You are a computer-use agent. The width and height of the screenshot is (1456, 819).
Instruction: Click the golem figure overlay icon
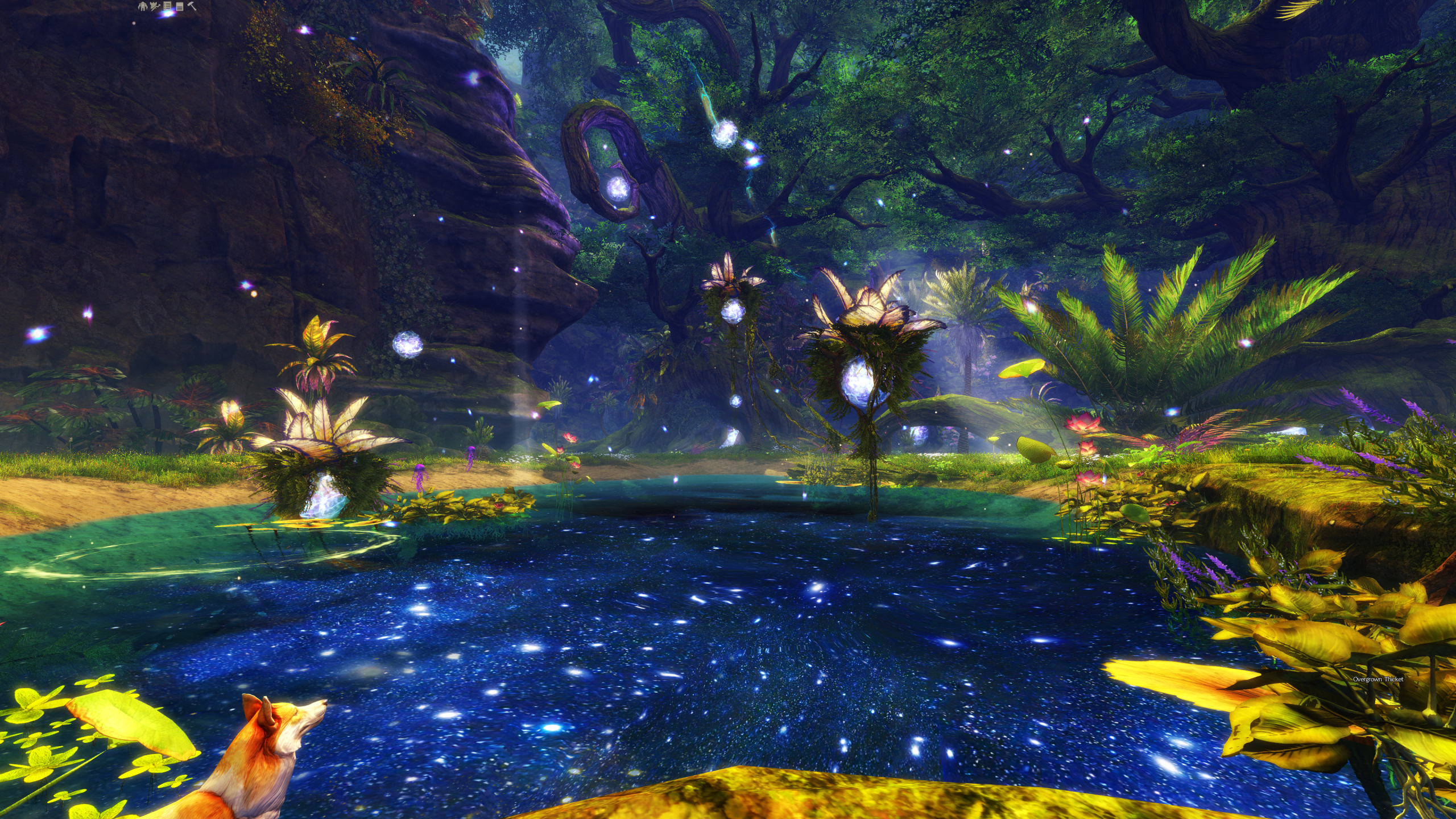click(143, 6)
